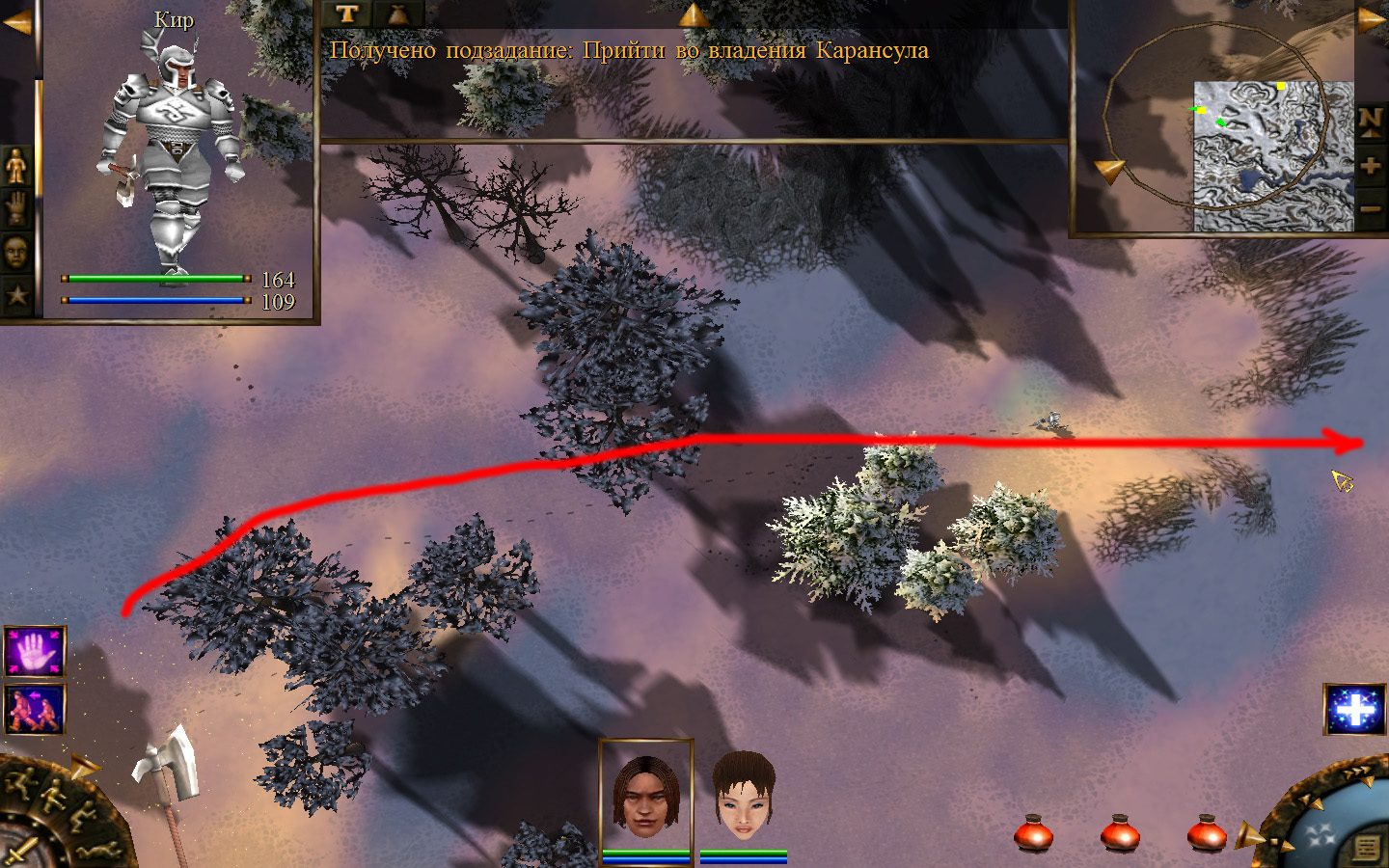Open the hand panel icon
This screenshot has width=1389, height=868.
(16, 208)
